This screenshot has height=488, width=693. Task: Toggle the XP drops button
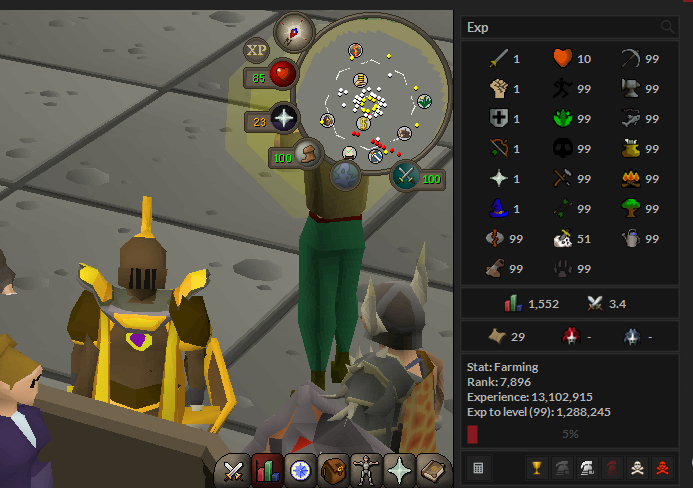pos(257,48)
